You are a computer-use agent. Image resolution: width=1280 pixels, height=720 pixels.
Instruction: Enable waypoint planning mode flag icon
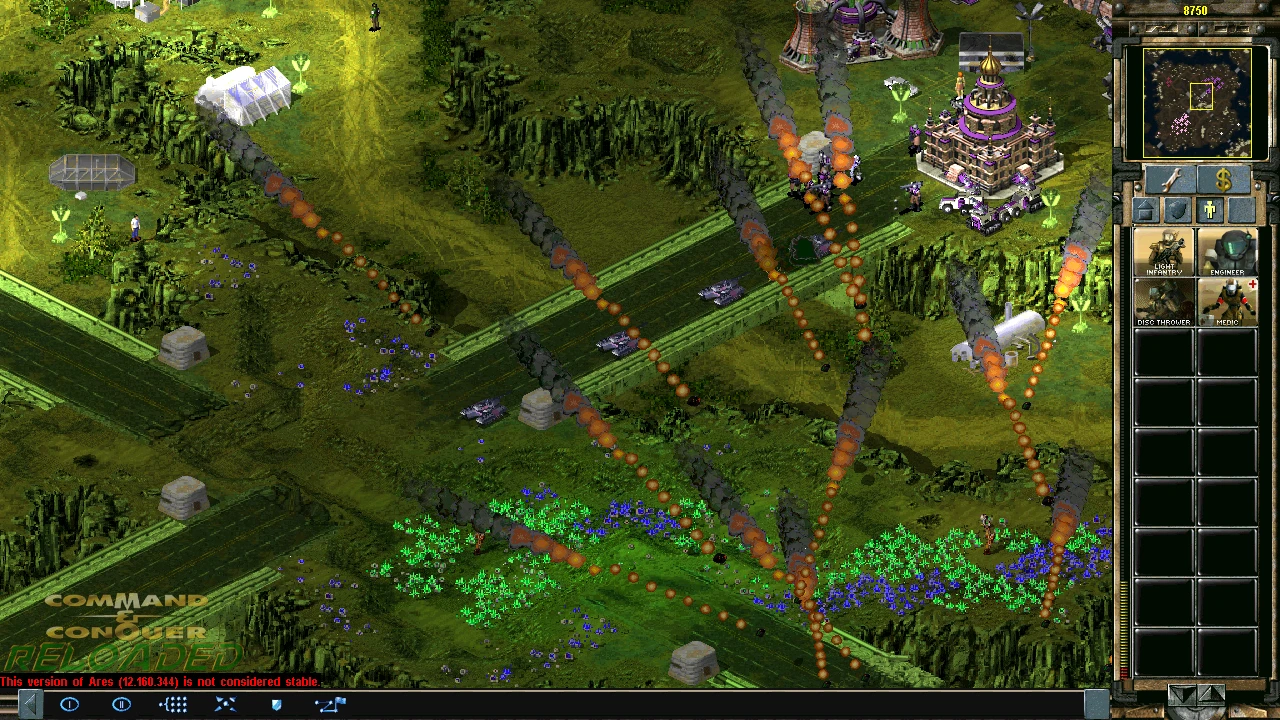pyautogui.click(x=330, y=705)
